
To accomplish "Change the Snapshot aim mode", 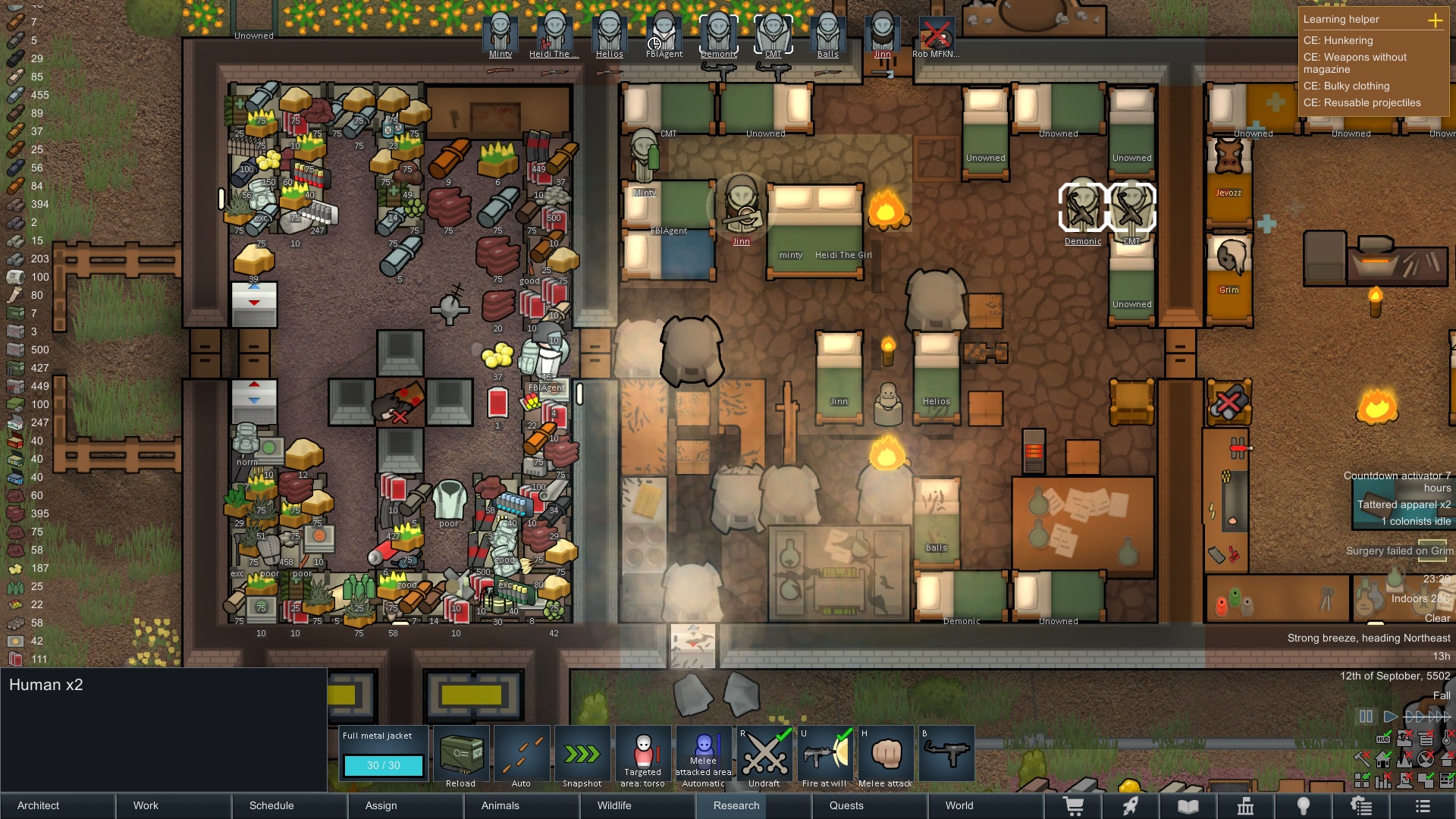I will (582, 755).
